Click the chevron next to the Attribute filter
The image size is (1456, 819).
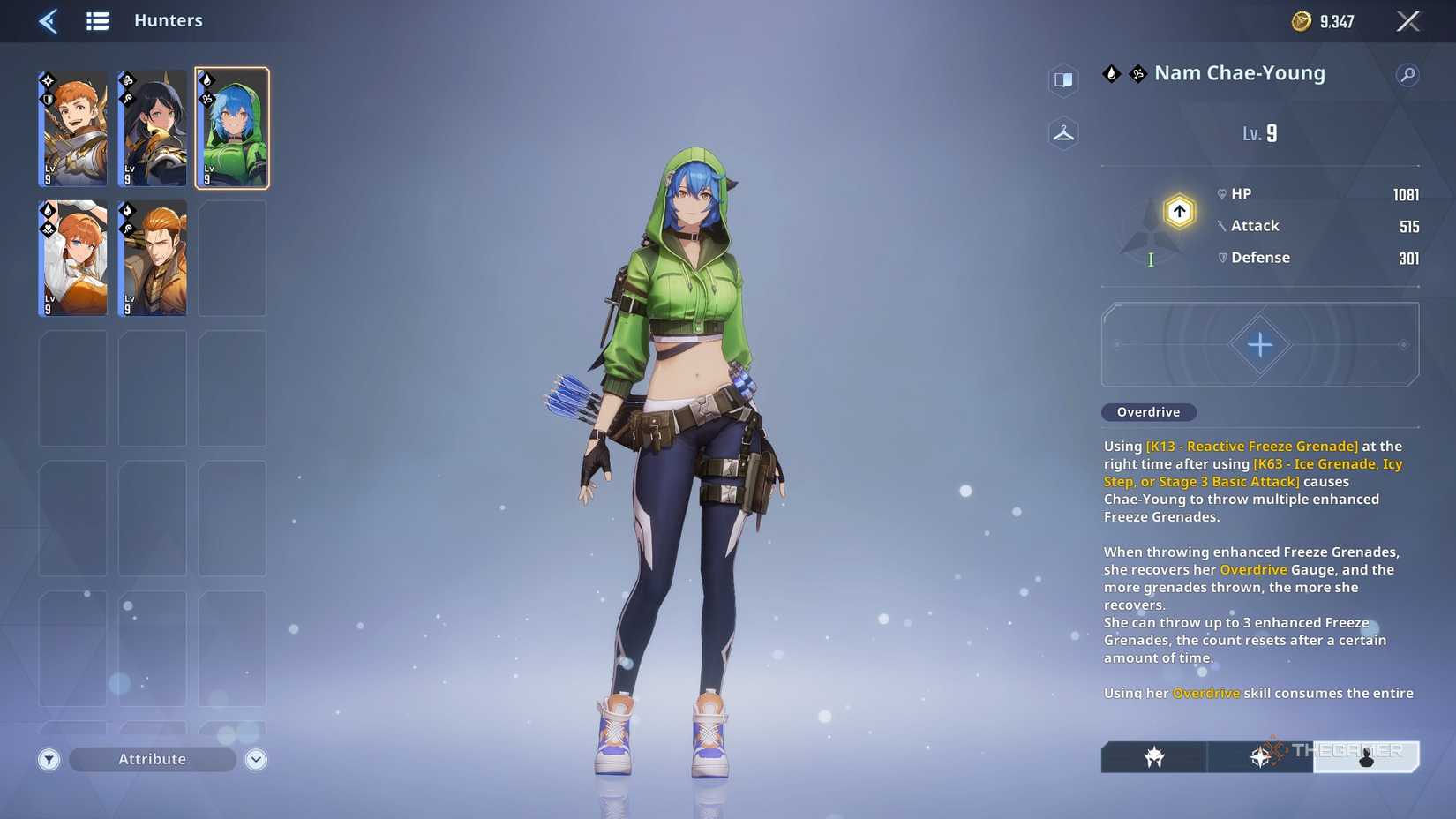point(254,759)
